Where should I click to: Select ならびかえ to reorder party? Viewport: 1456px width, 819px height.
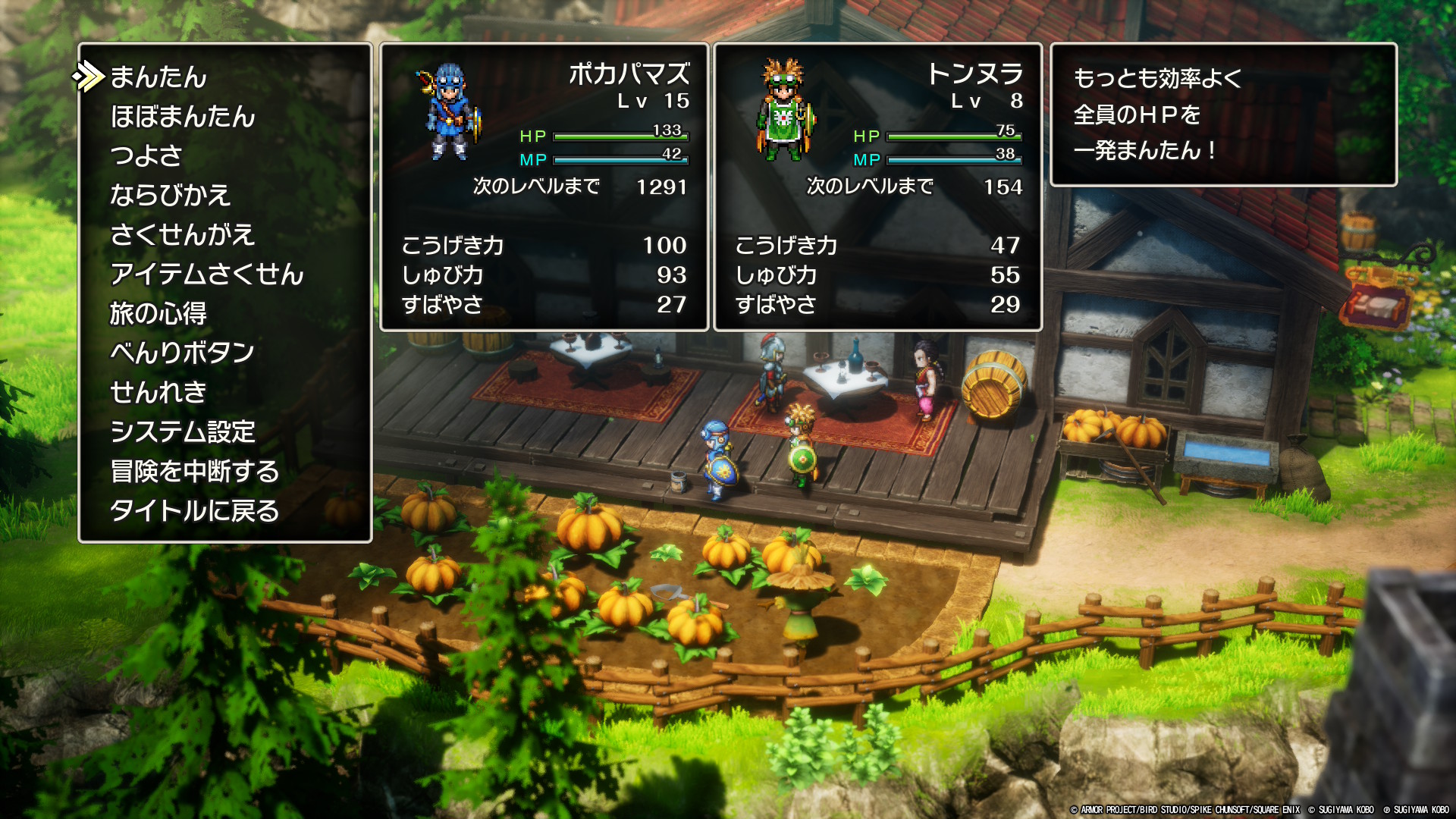point(170,195)
